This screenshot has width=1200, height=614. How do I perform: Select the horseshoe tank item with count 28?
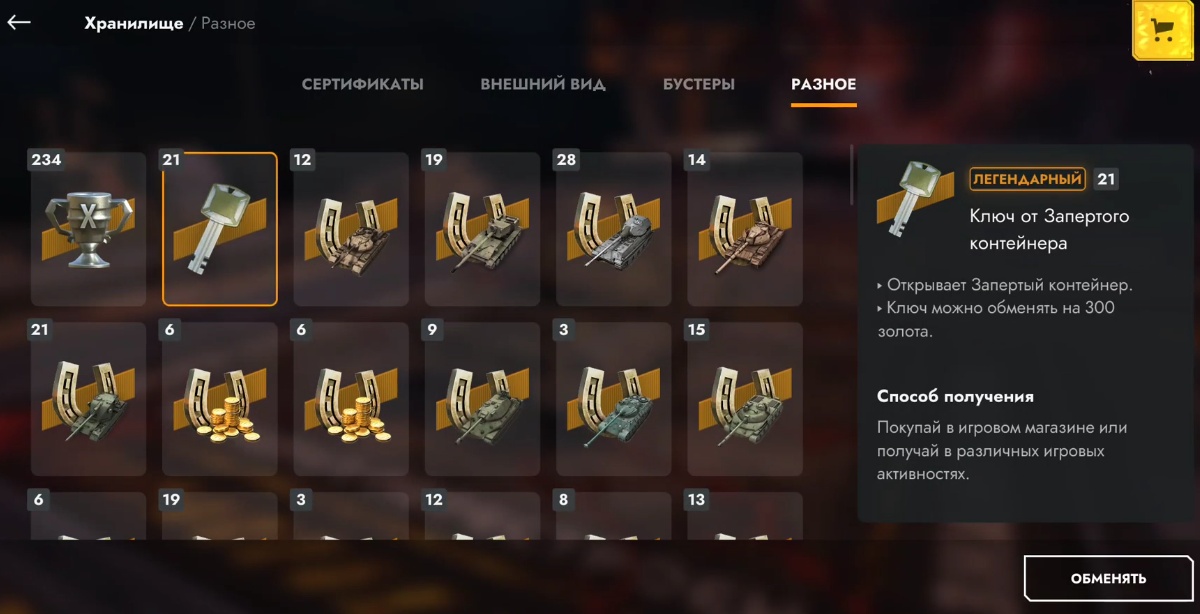click(613, 230)
